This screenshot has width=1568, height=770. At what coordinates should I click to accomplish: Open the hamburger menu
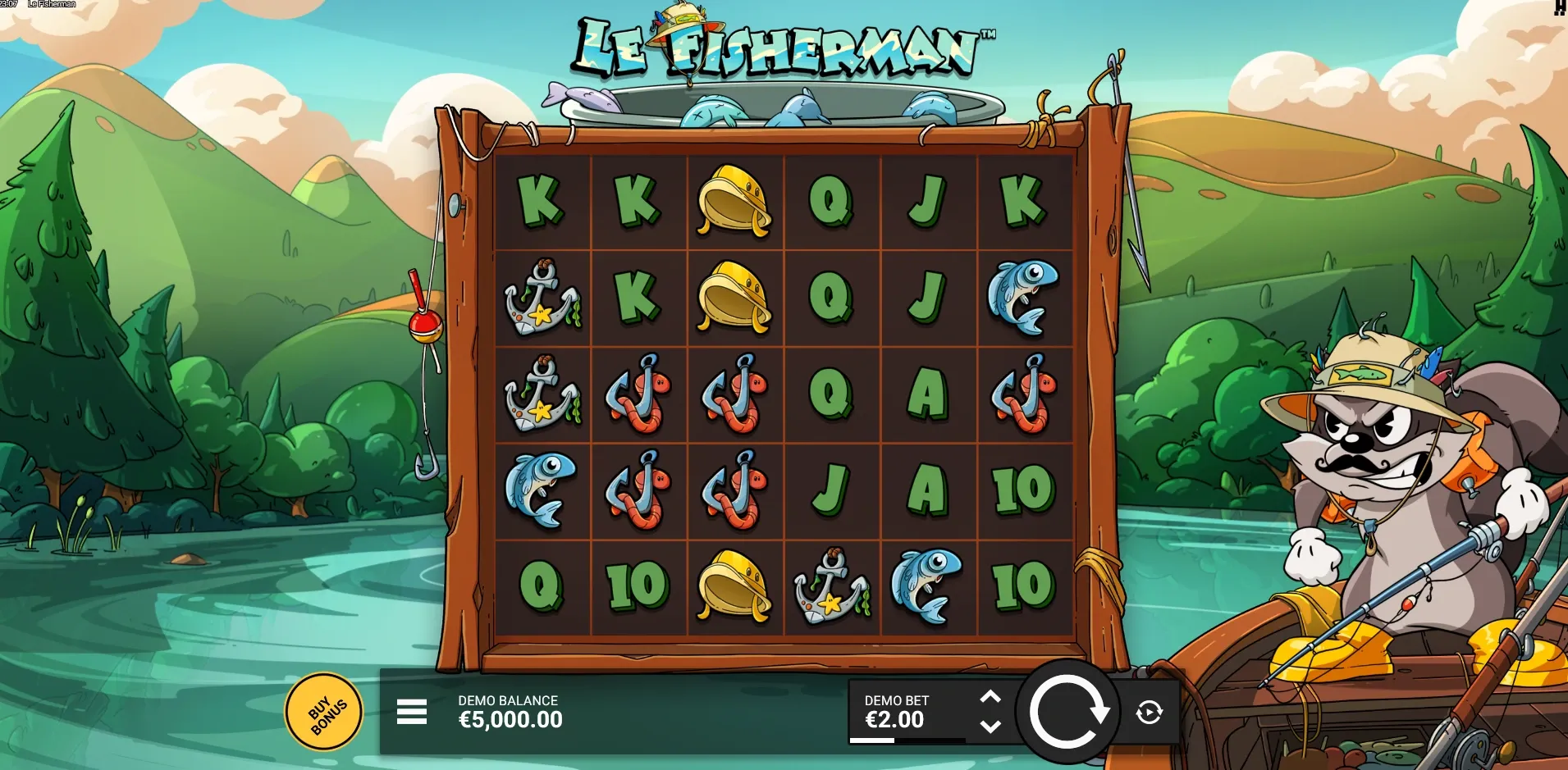click(411, 712)
